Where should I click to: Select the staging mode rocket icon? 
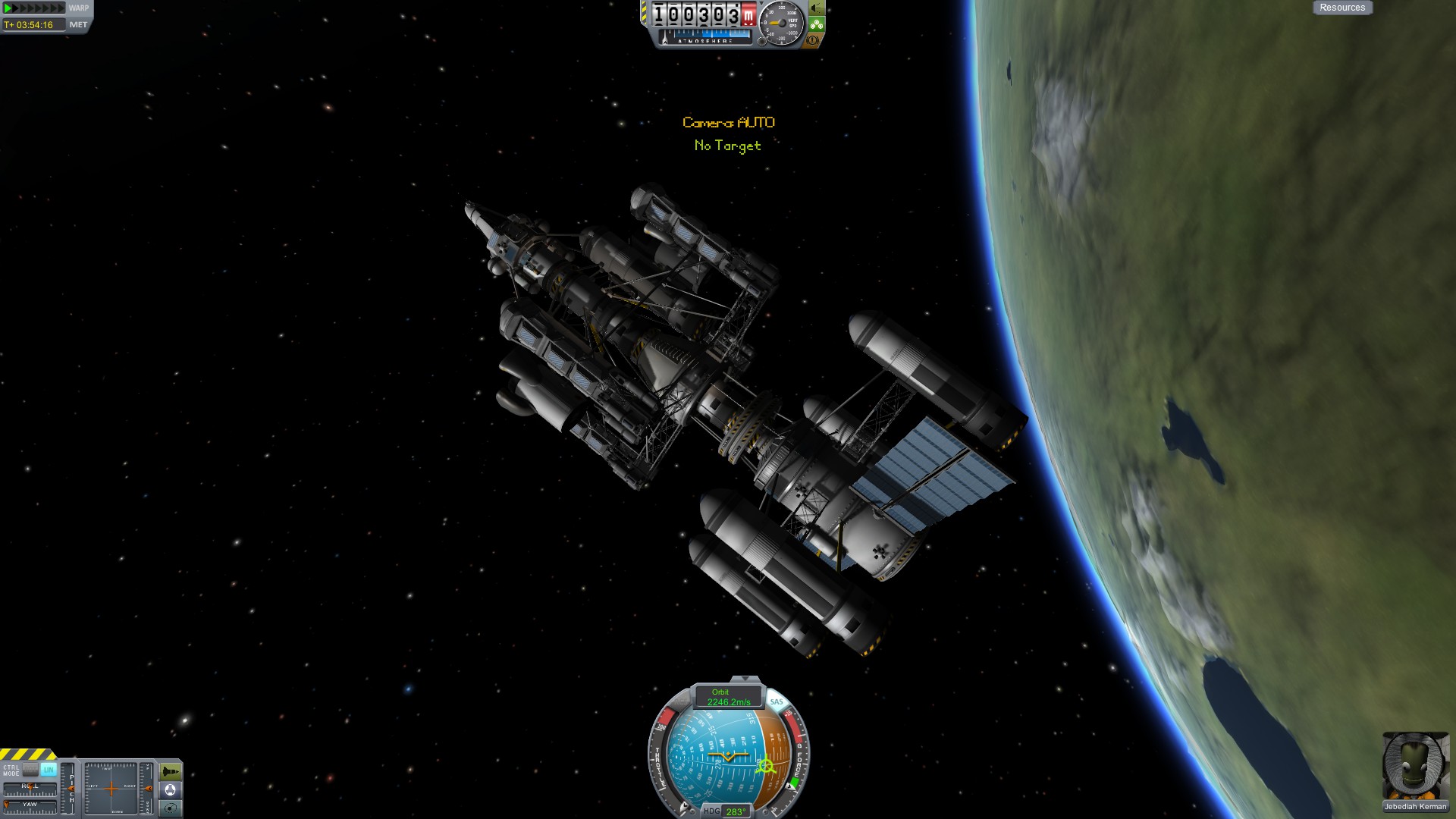click(171, 772)
